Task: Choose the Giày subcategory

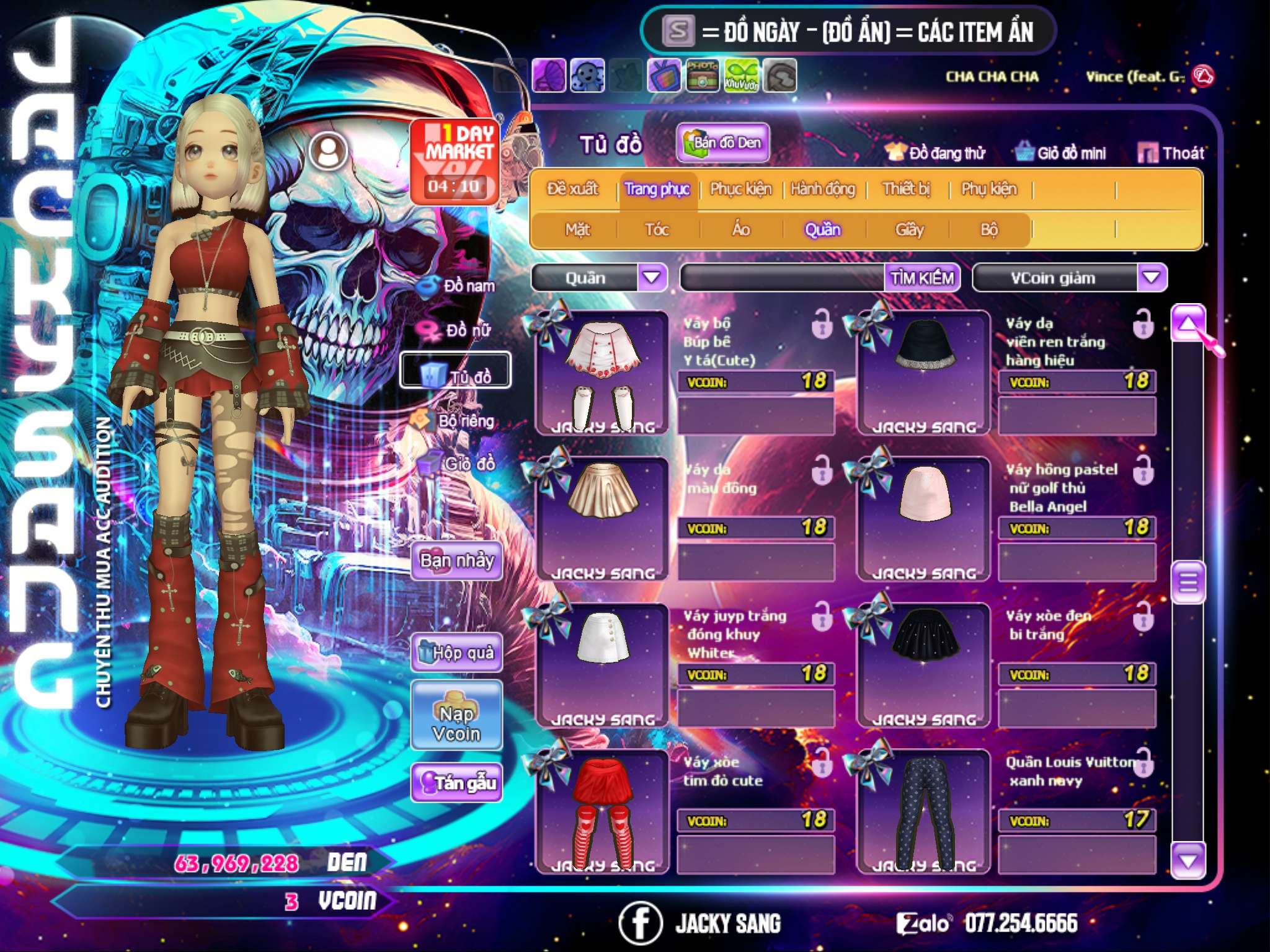Action: (x=909, y=230)
